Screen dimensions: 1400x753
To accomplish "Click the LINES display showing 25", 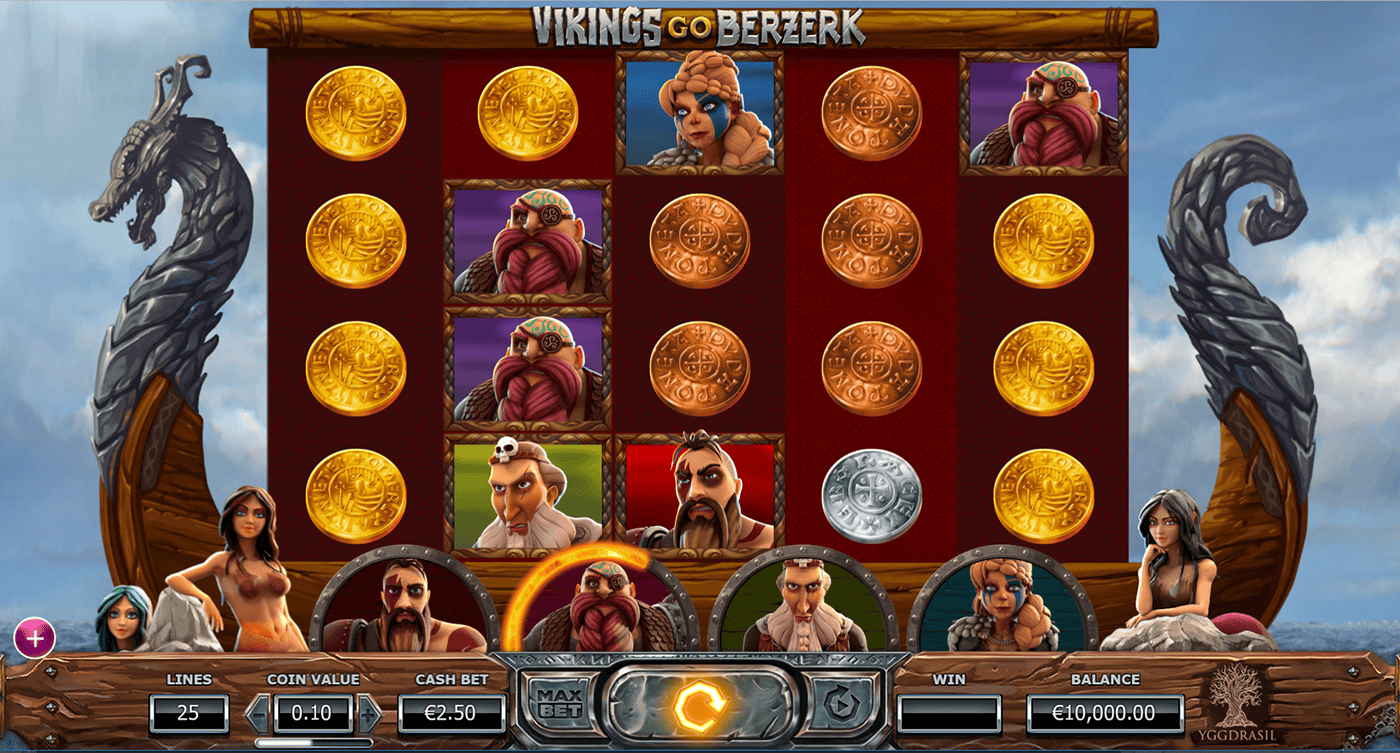I will (190, 713).
